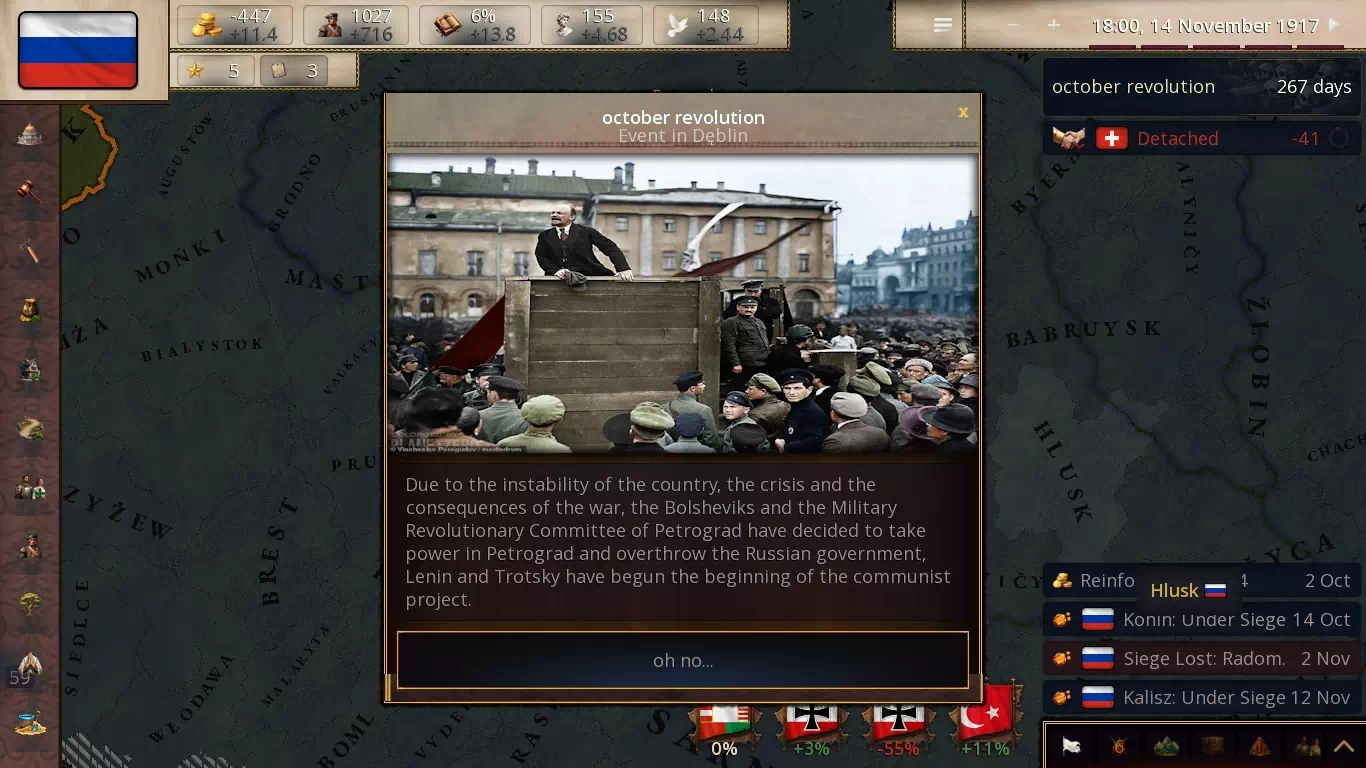Open the hamburger game menu
Screen dimensions: 1366x768
[942, 26]
